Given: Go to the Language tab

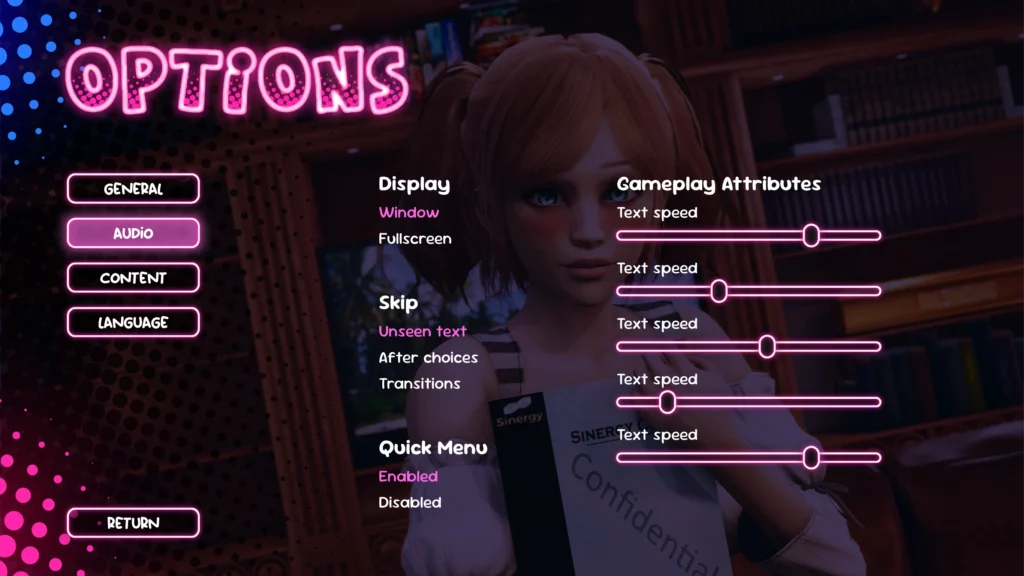Looking at the screenshot, I should click(x=133, y=322).
